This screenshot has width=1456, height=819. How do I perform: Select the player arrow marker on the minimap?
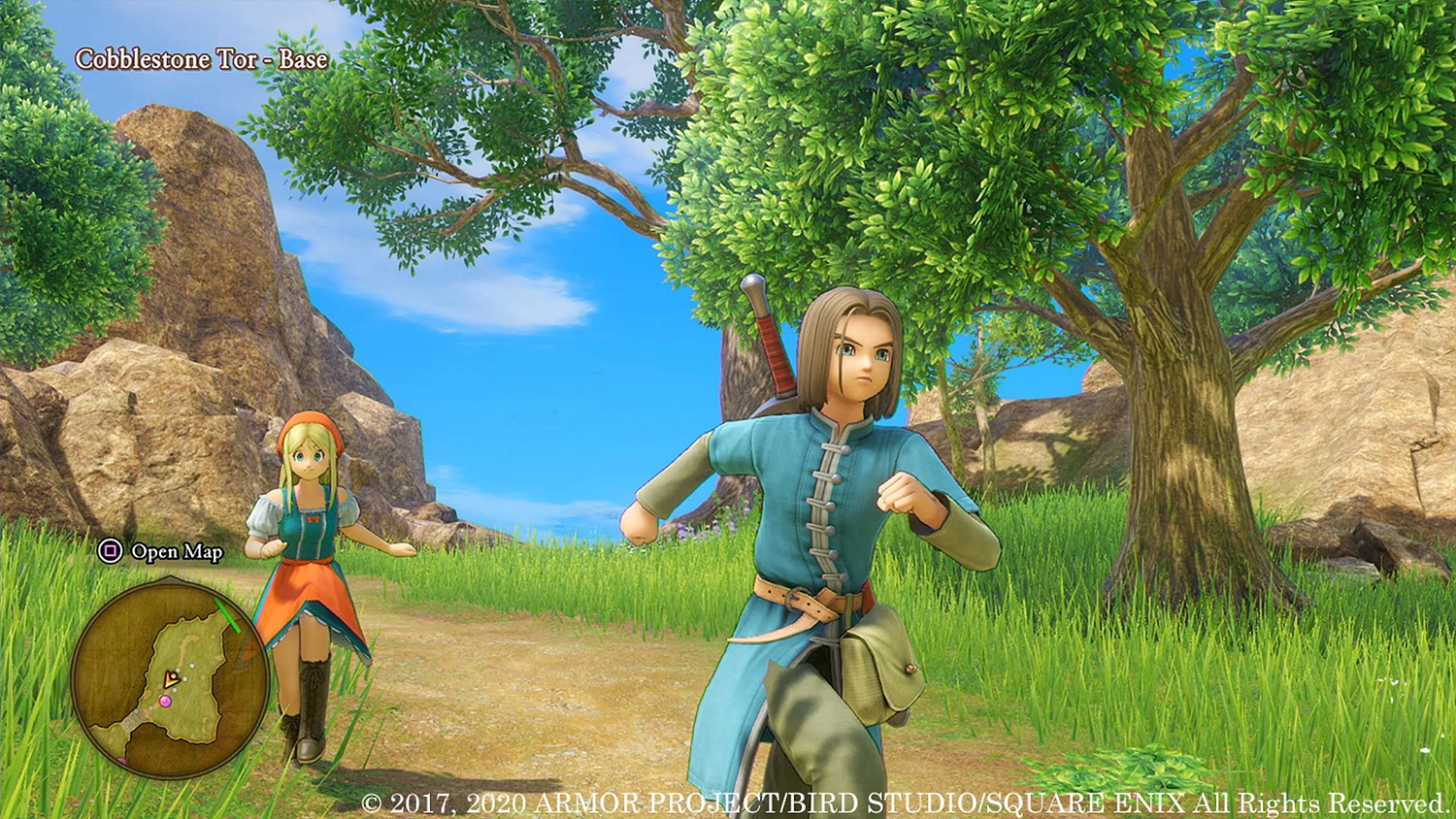tap(170, 677)
